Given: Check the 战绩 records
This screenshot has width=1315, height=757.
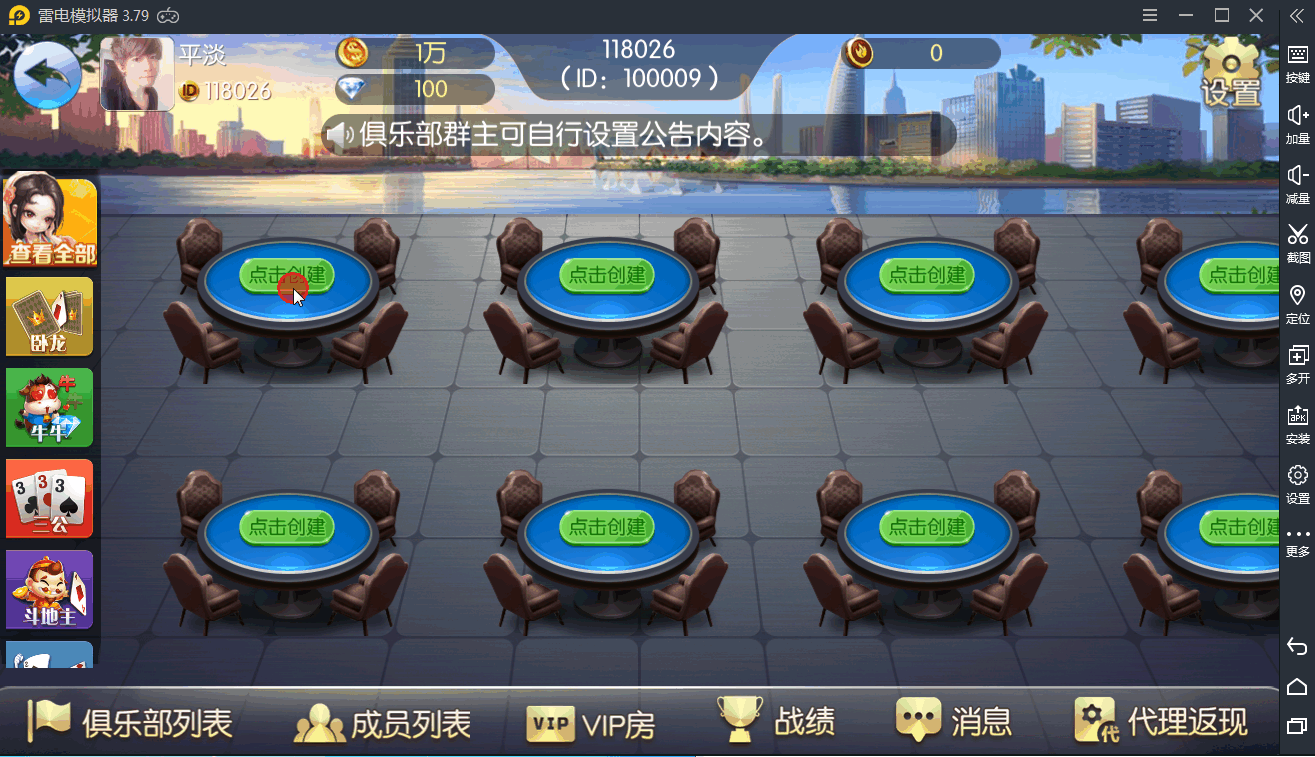Looking at the screenshot, I should coord(776,721).
